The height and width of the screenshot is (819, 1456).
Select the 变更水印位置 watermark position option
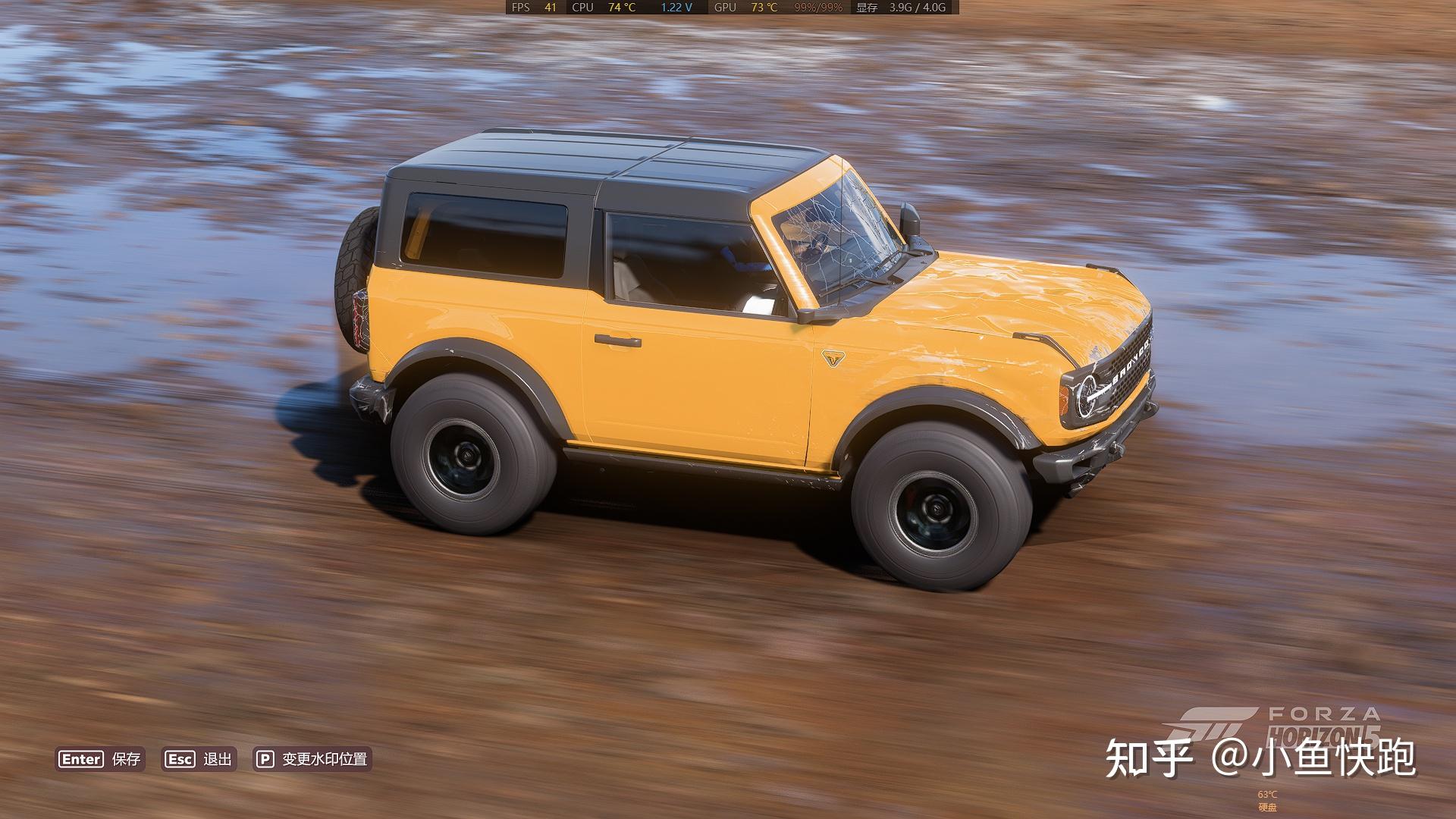[x=313, y=759]
